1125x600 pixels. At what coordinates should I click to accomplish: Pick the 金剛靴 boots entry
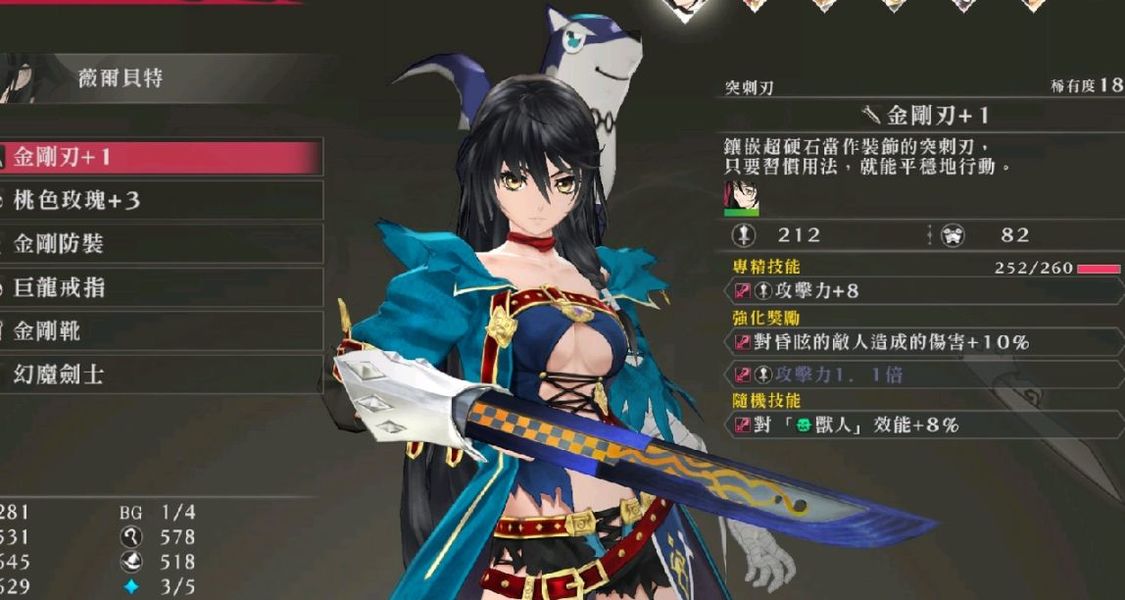(x=160, y=331)
